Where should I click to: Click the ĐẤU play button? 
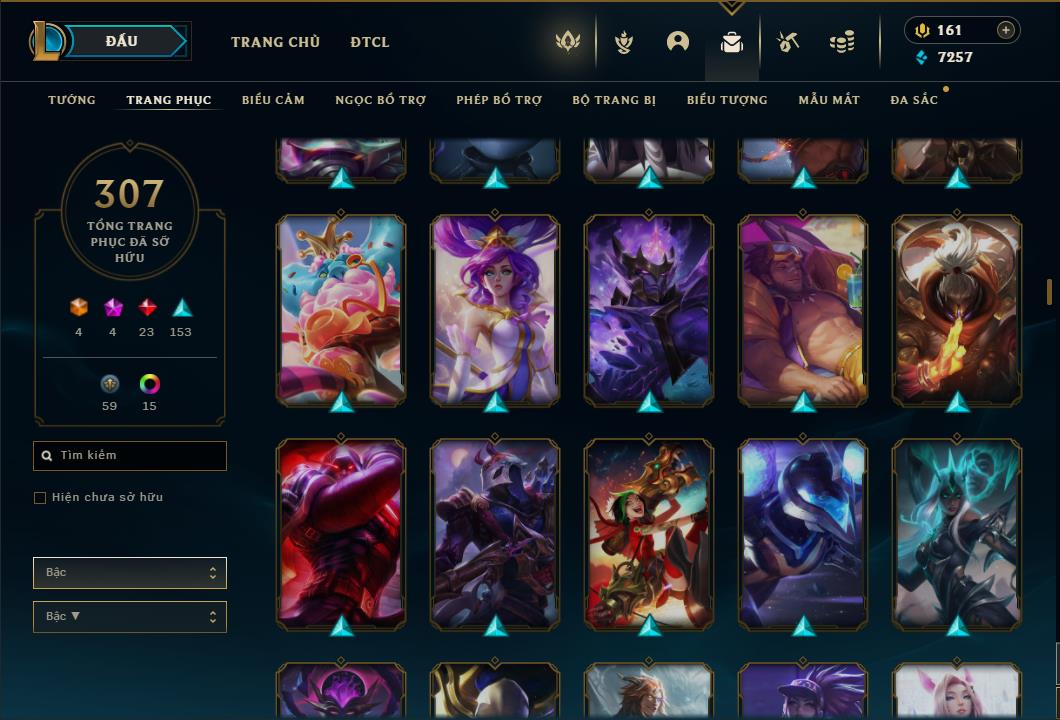(x=122, y=41)
